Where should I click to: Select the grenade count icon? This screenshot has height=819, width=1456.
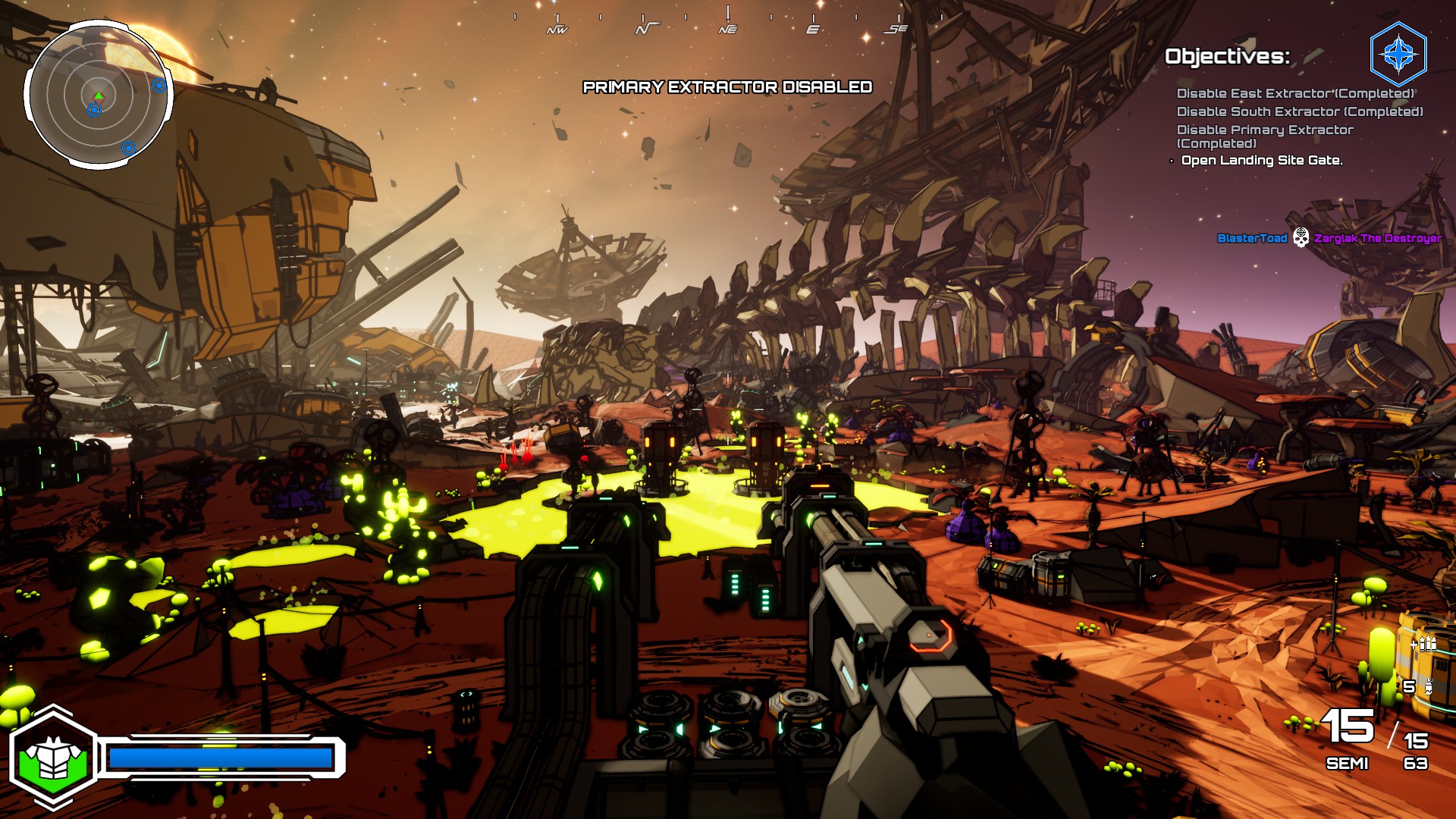click(1428, 687)
